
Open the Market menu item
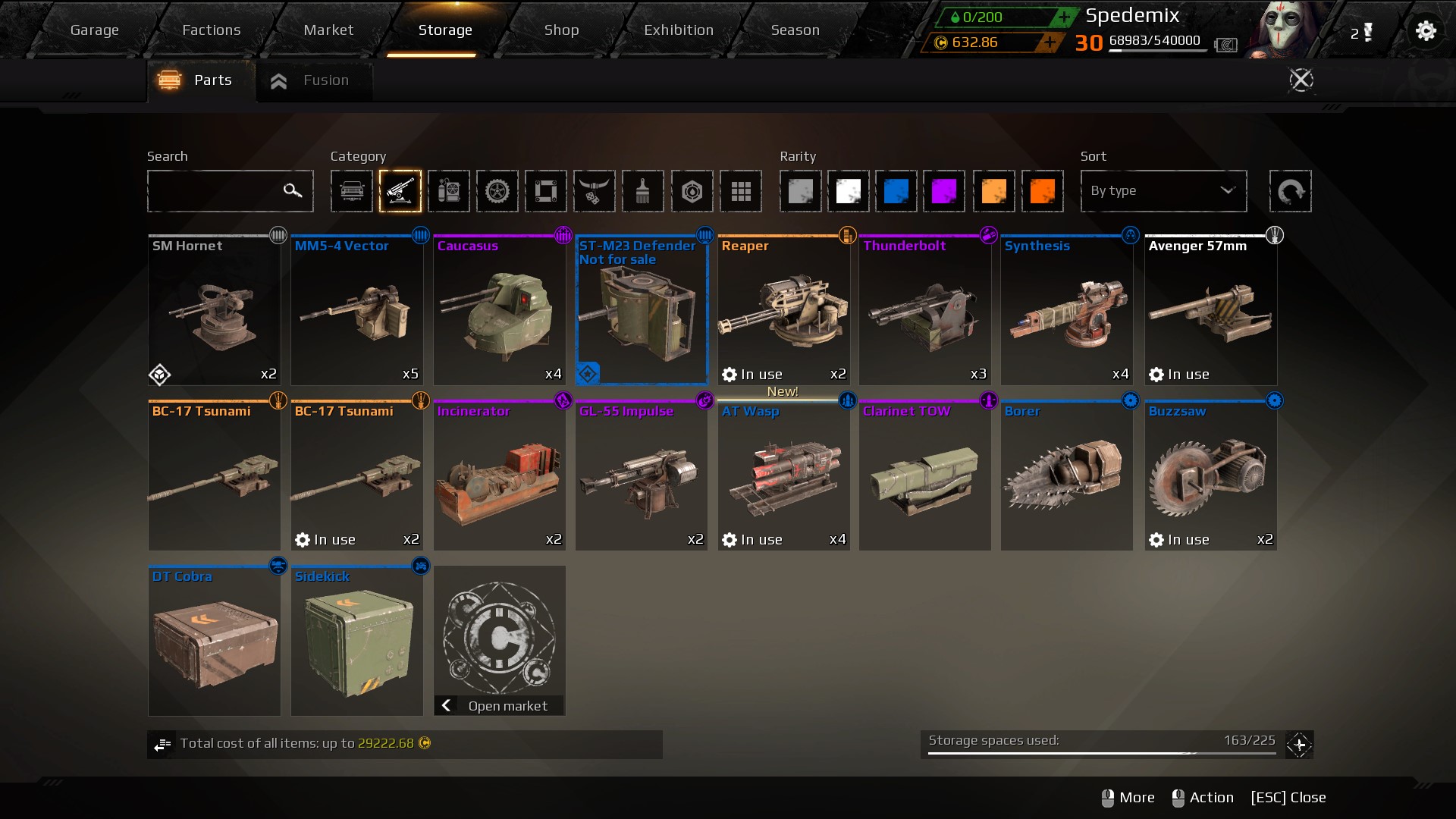[328, 30]
